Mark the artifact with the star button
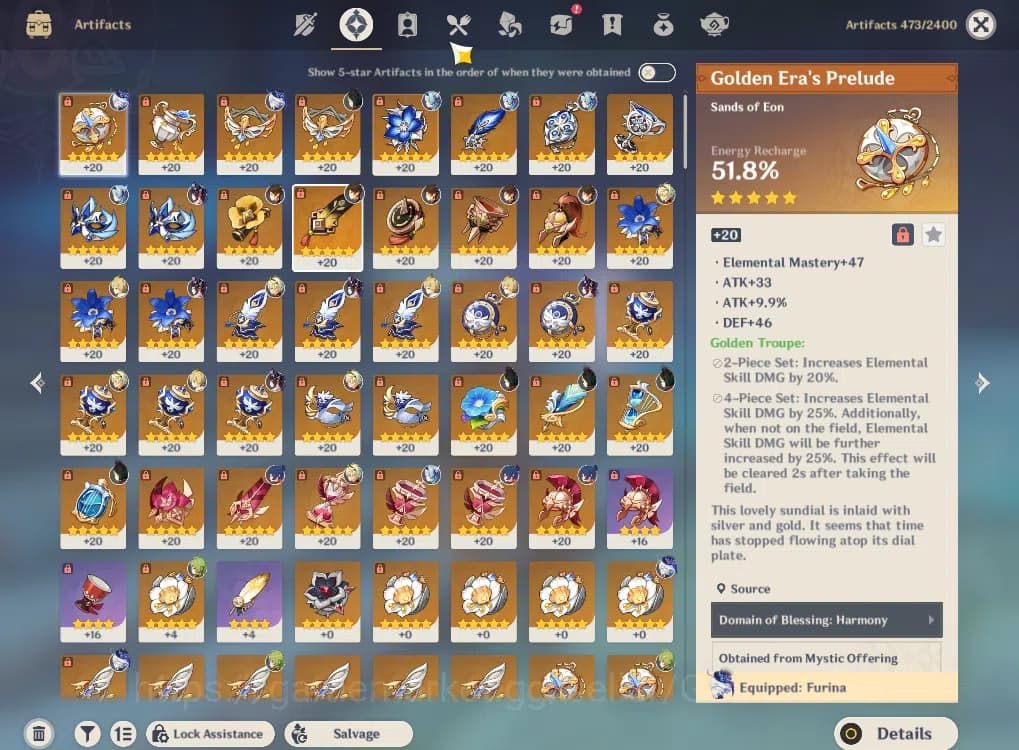 [x=933, y=235]
